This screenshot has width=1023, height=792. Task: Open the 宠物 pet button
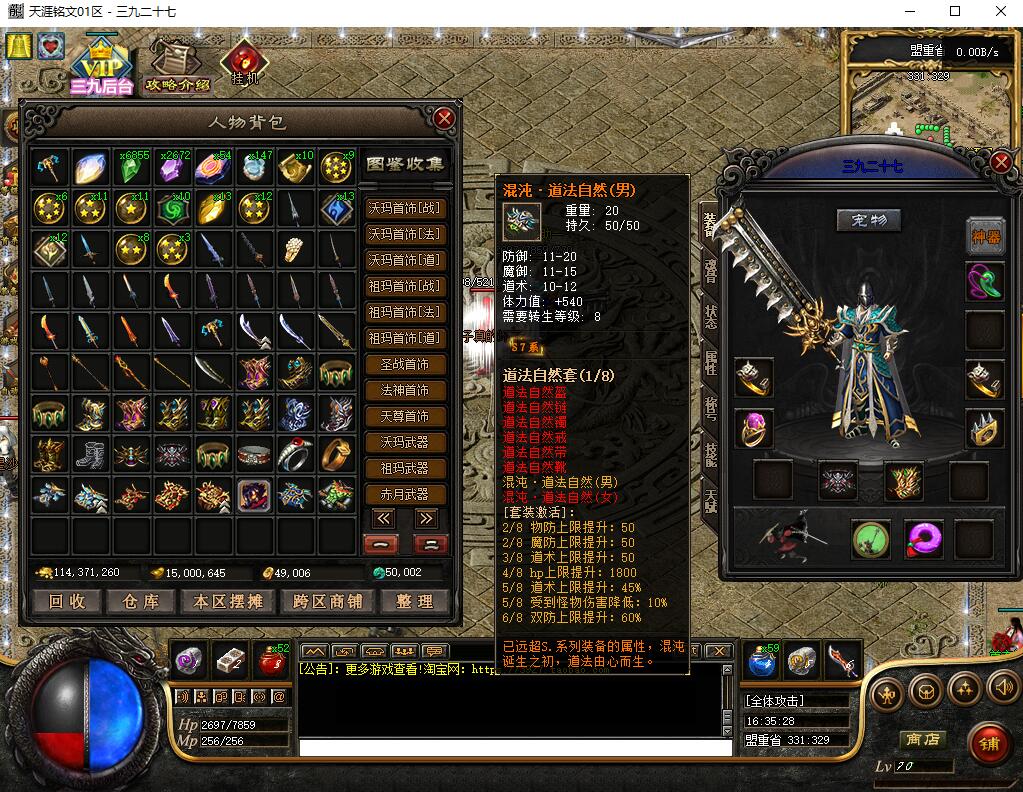[868, 220]
